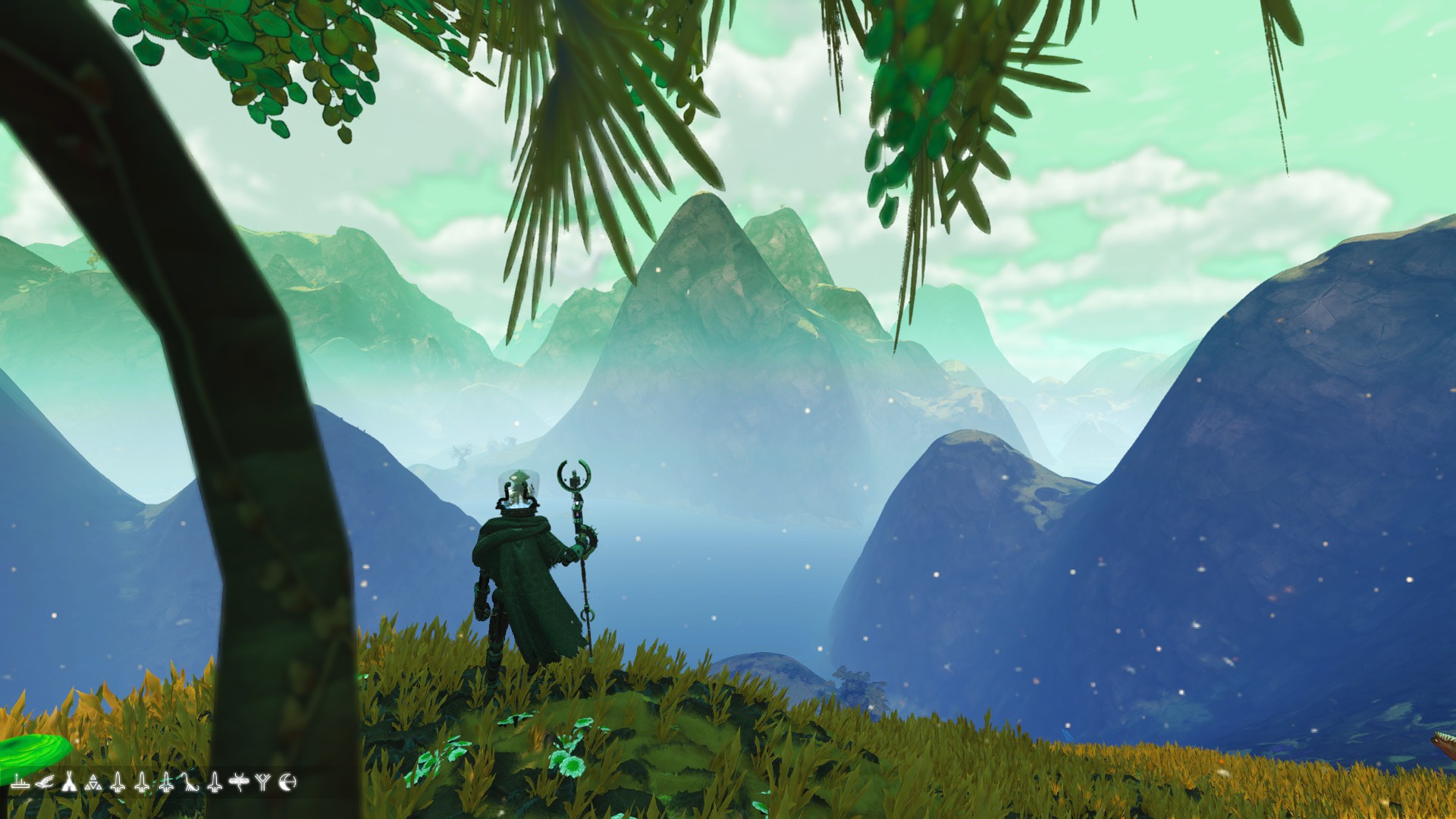Select the Diplo dinosaur portal glyph
This screenshot has height=819, width=1456.
(191, 783)
